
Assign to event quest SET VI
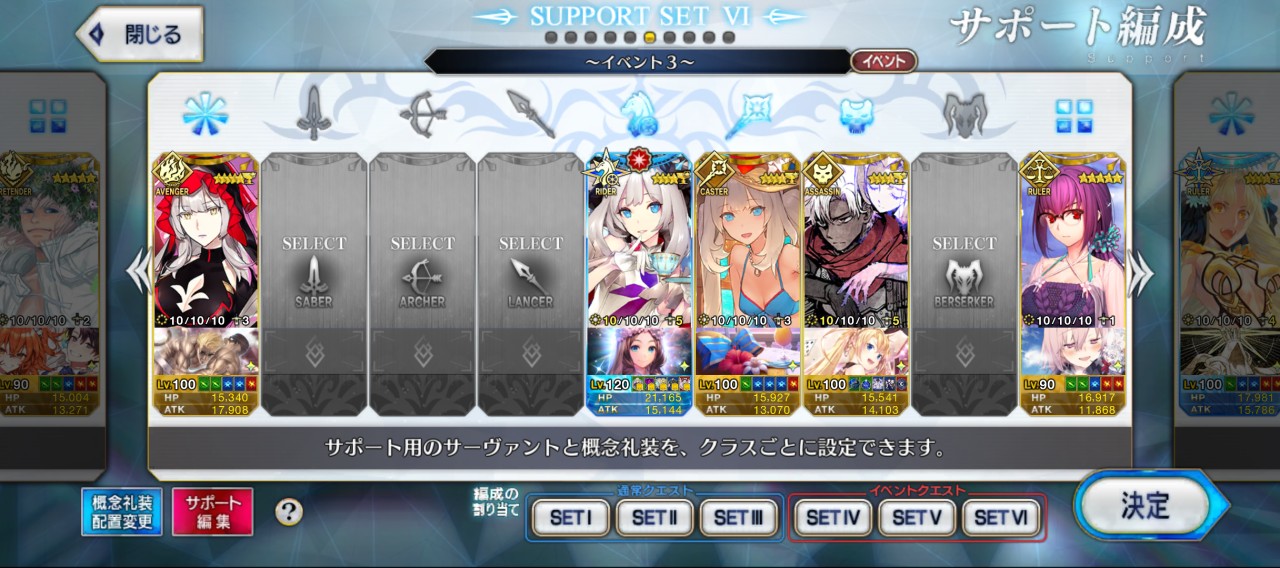pos(1001,518)
